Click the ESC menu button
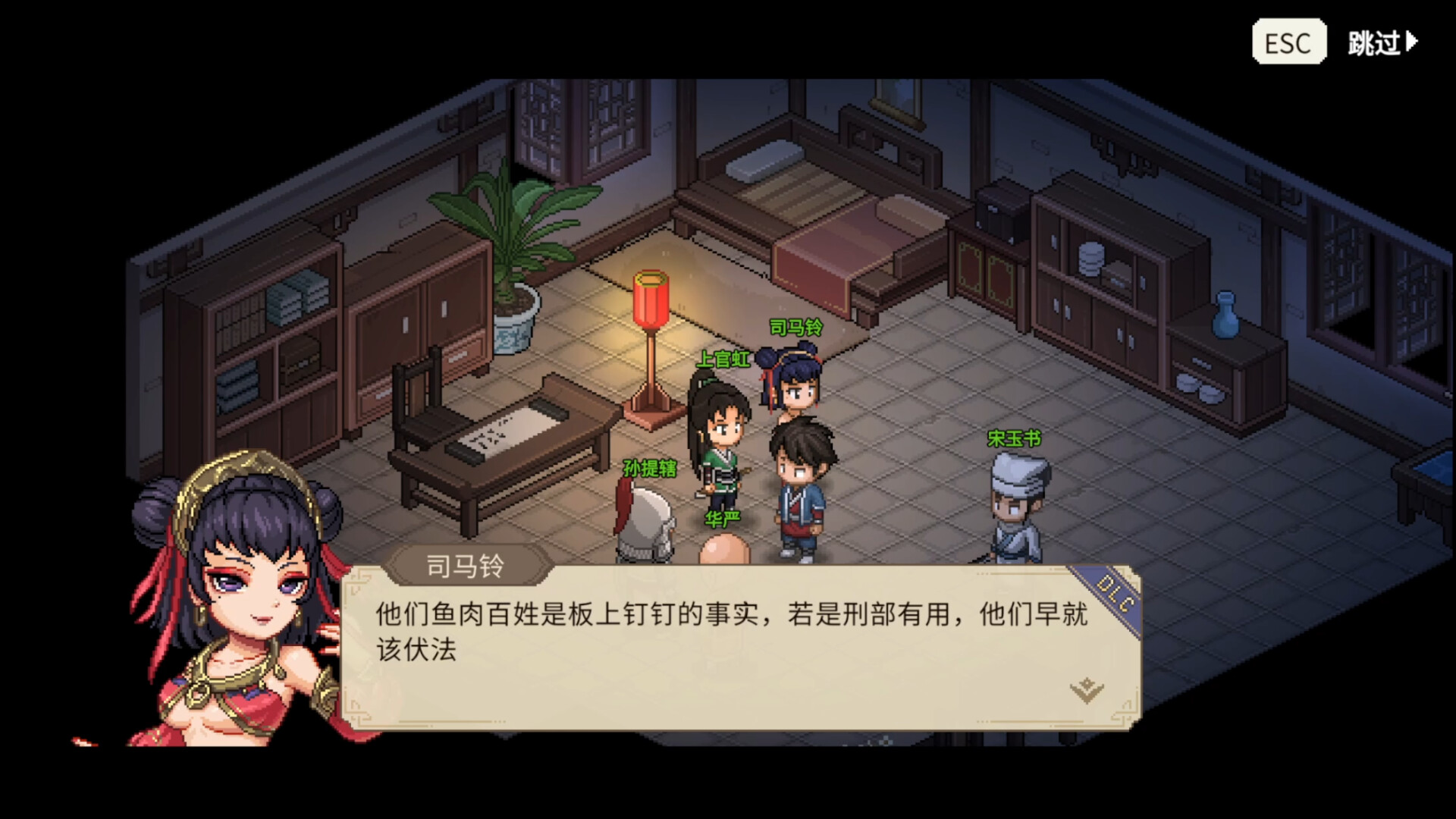The width and height of the screenshot is (1456, 819). point(1288,42)
